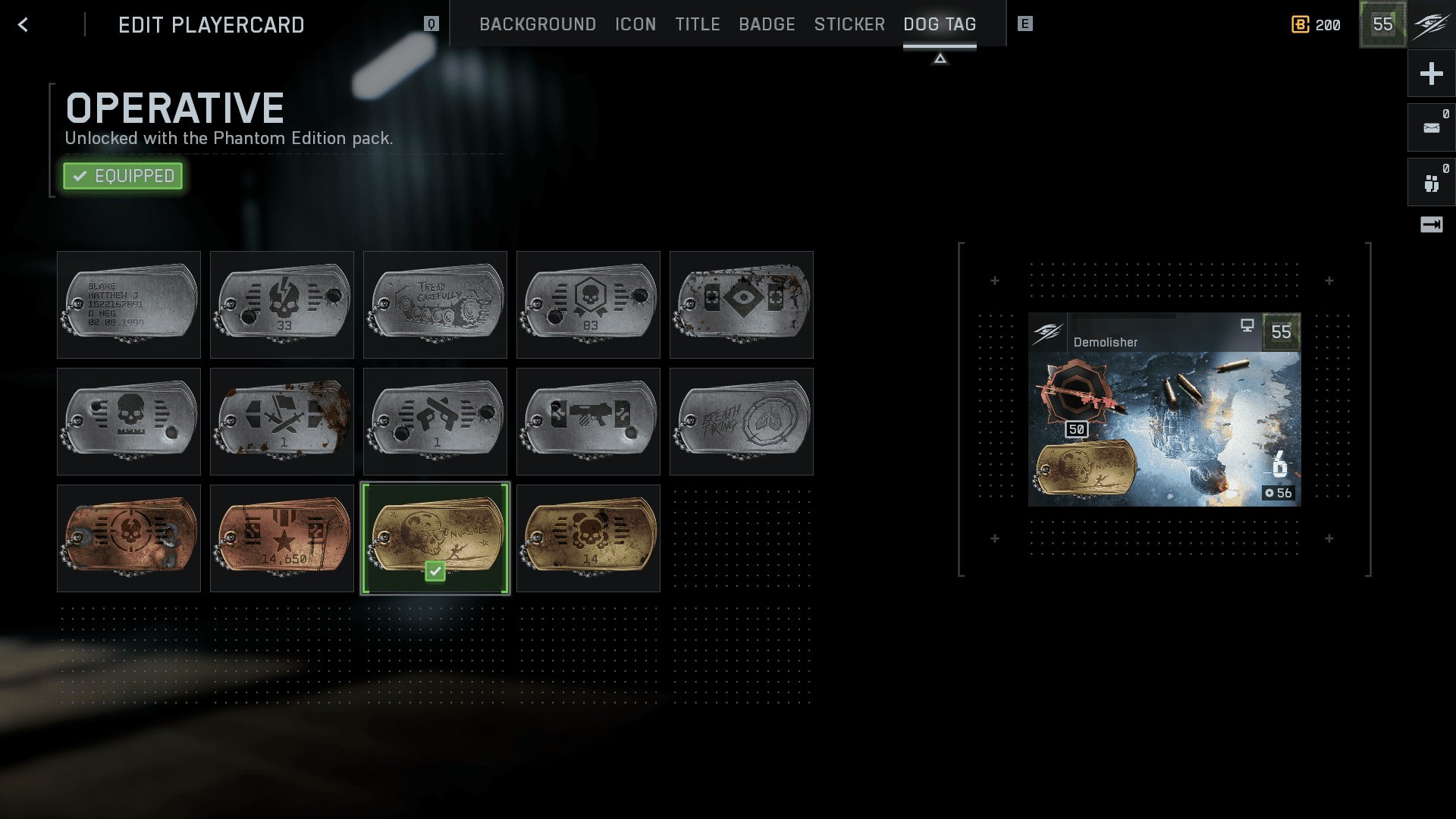The width and height of the screenshot is (1456, 819).
Task: Choose the gold skull dog tag numbered 14
Action: click(588, 538)
